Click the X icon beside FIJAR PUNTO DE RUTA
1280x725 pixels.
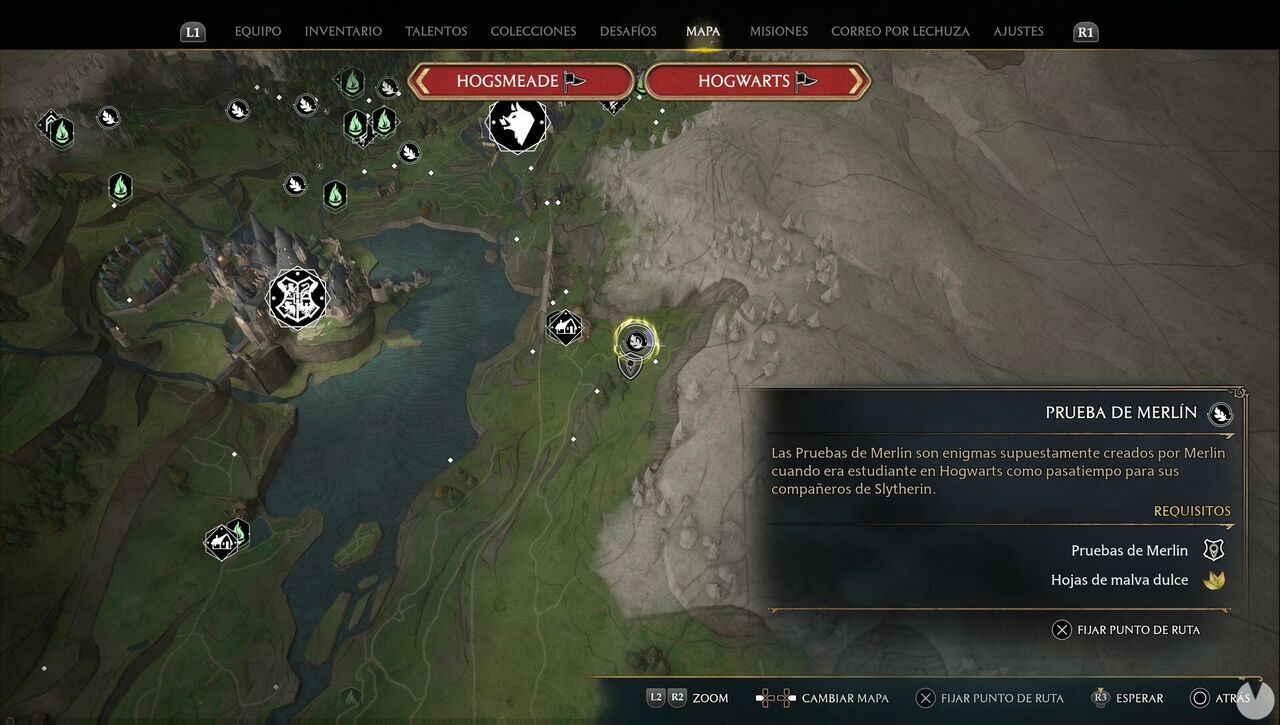click(x=1062, y=629)
